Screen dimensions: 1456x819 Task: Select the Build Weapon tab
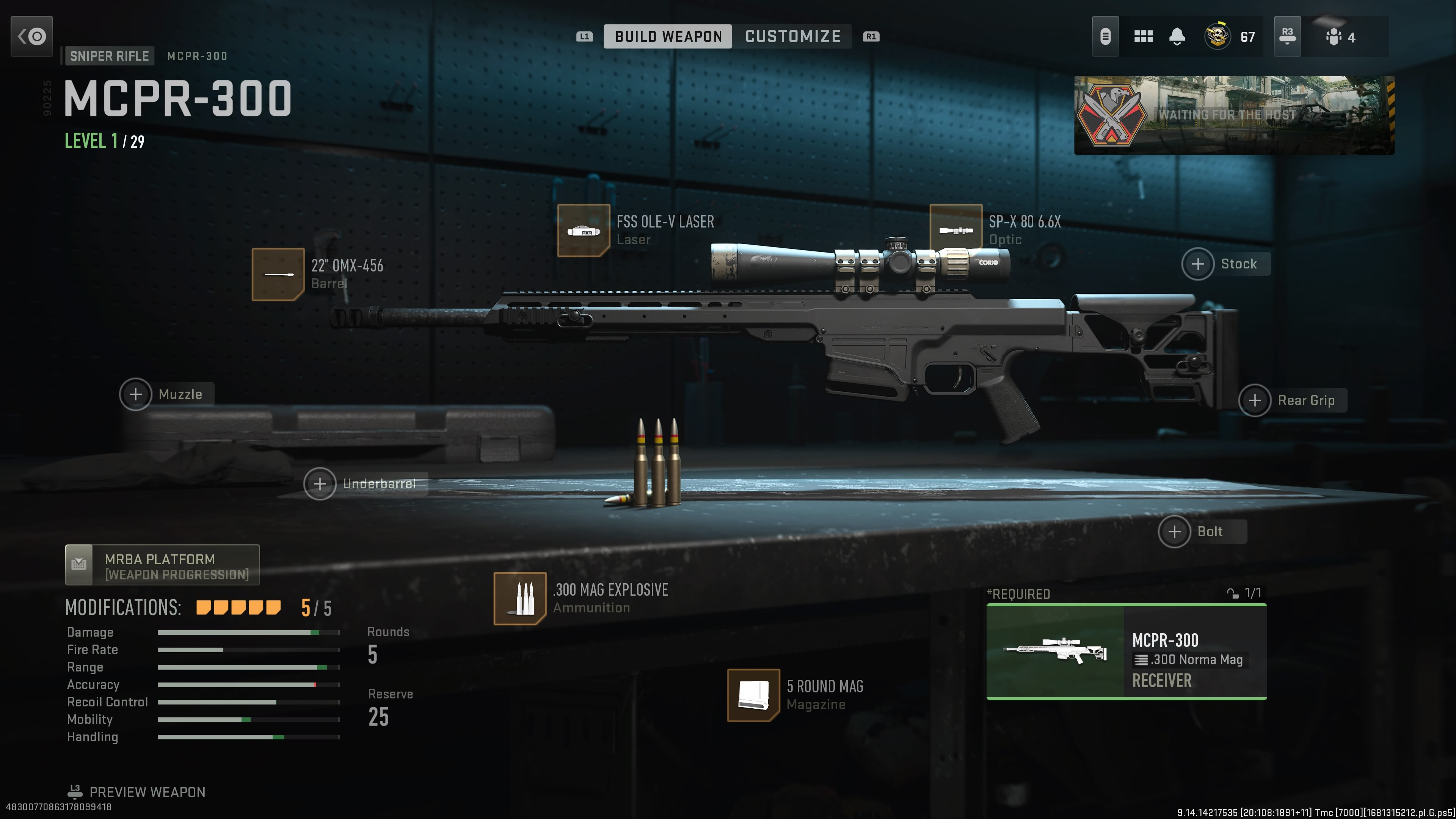(667, 36)
